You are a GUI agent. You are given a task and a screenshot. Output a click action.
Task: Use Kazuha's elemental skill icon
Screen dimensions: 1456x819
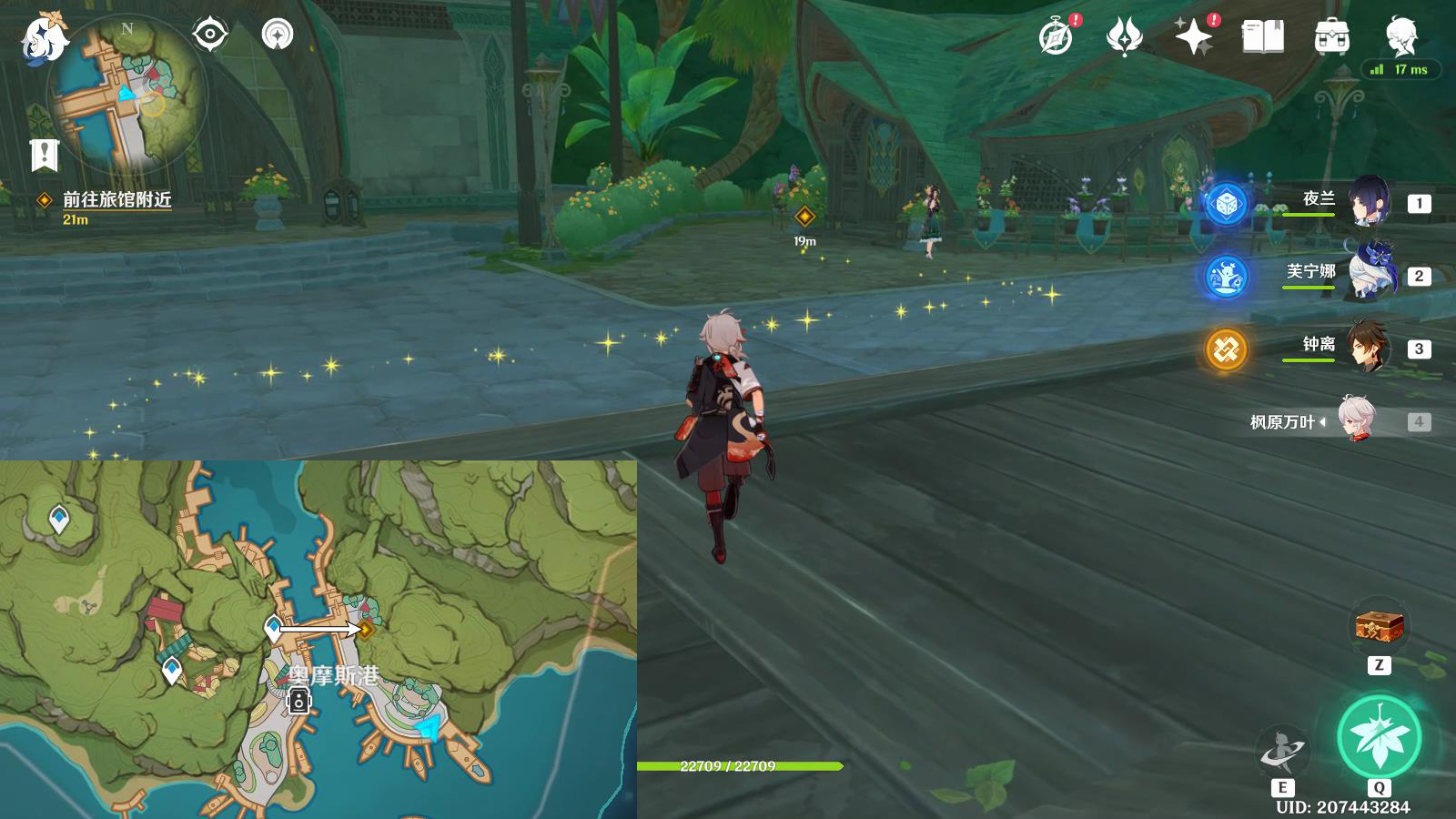coord(1282,751)
